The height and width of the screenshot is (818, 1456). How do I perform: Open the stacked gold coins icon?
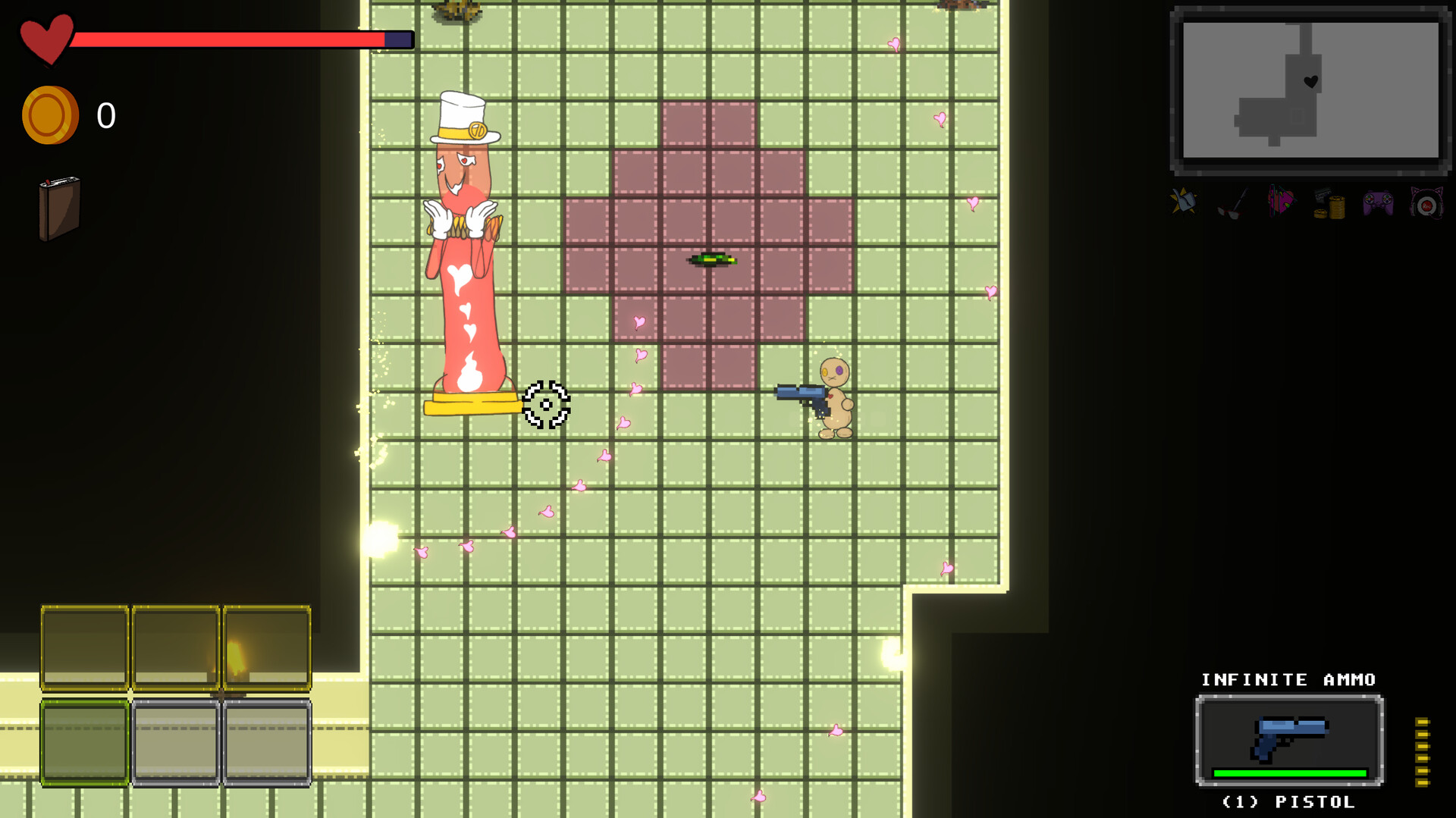(1329, 204)
